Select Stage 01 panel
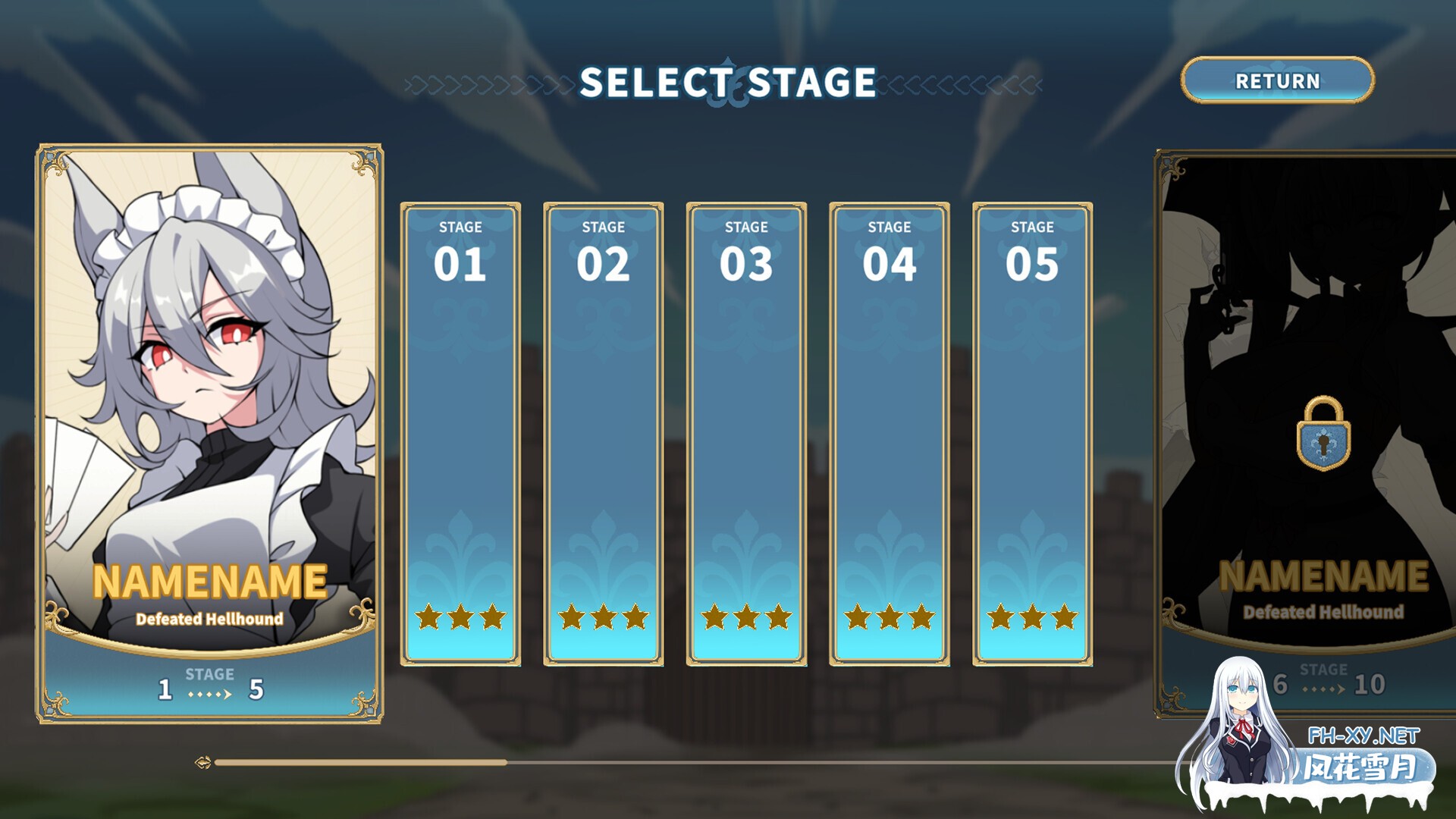This screenshot has width=1456, height=819. tap(460, 434)
